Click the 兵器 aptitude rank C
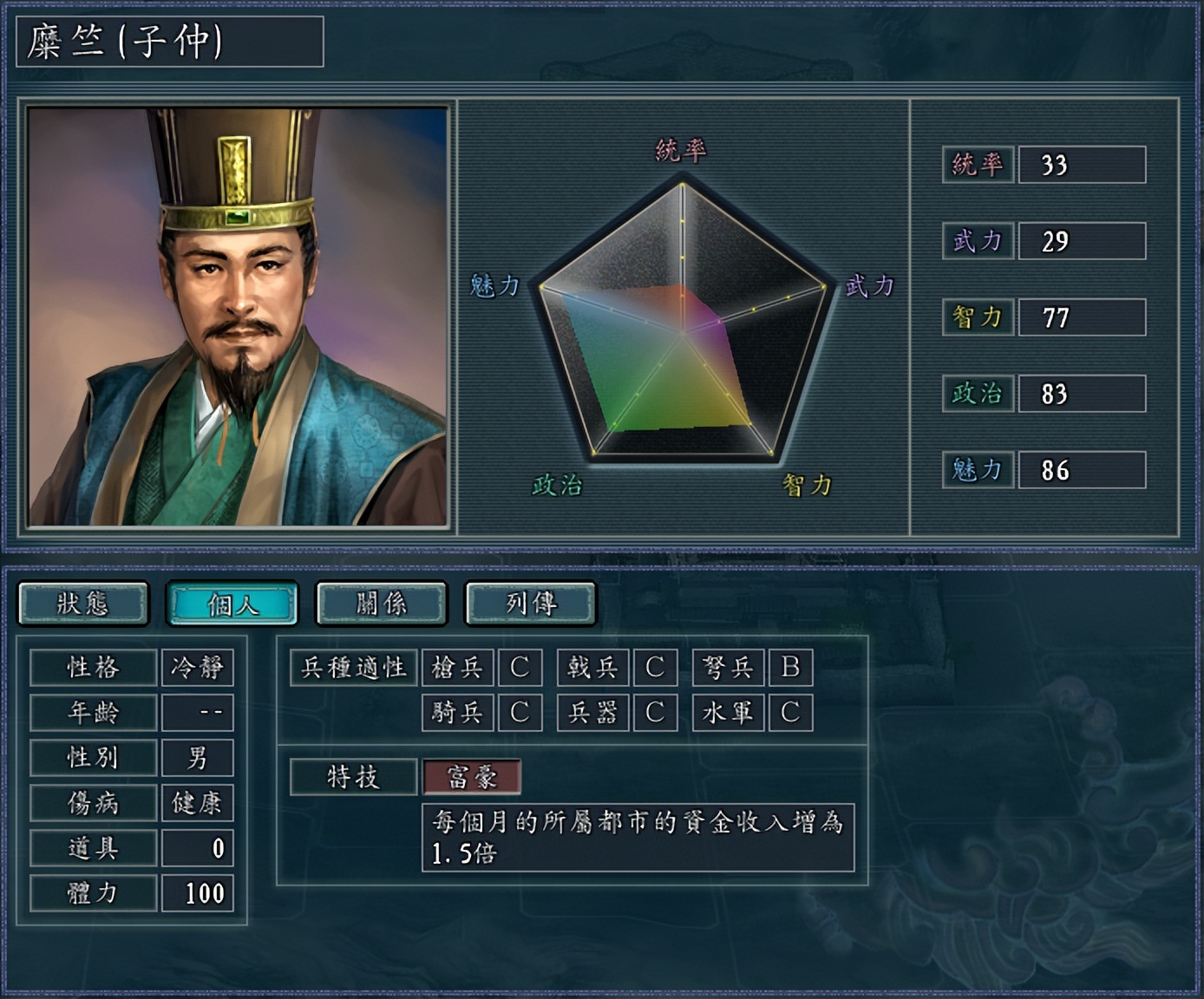The image size is (1204, 999). (x=655, y=713)
